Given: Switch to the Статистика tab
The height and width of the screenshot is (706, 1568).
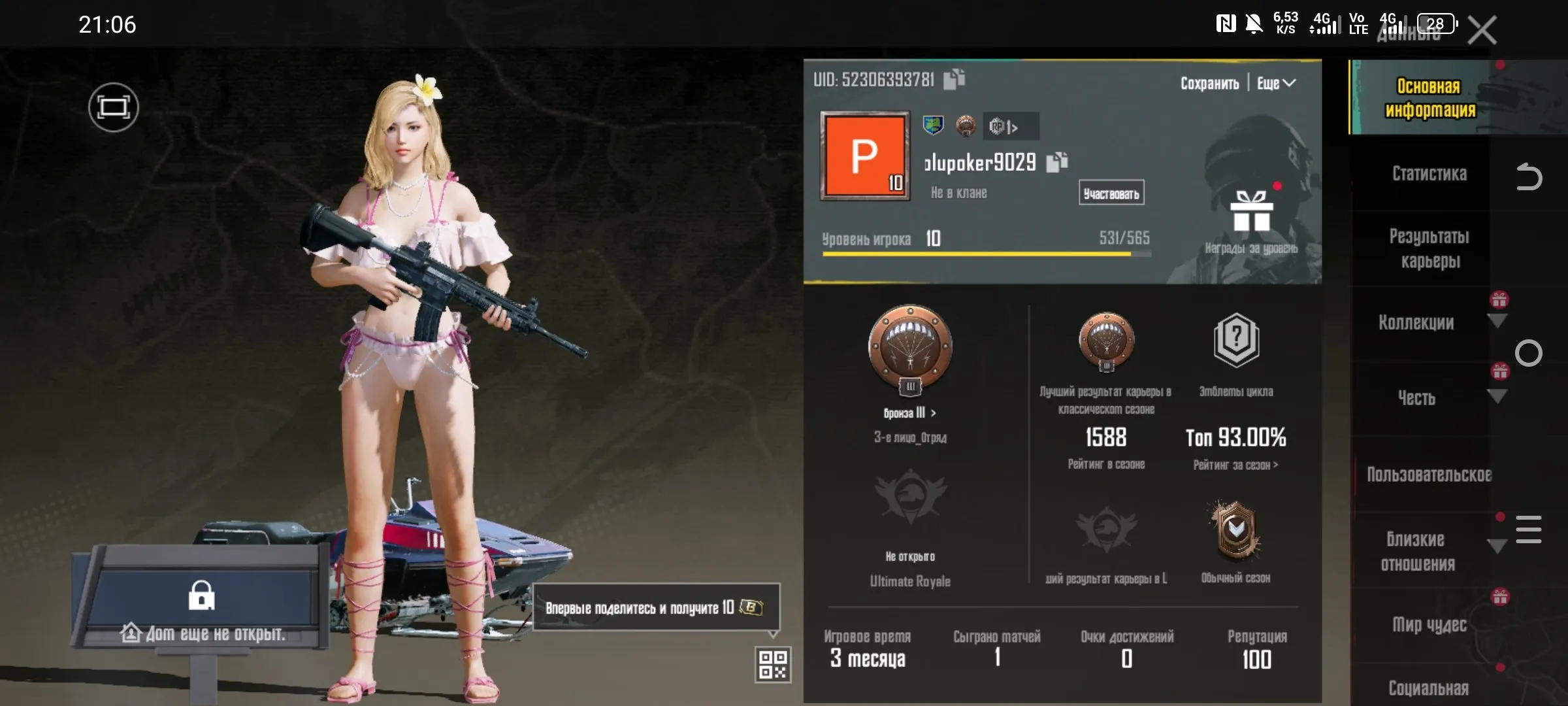Looking at the screenshot, I should tap(1429, 174).
